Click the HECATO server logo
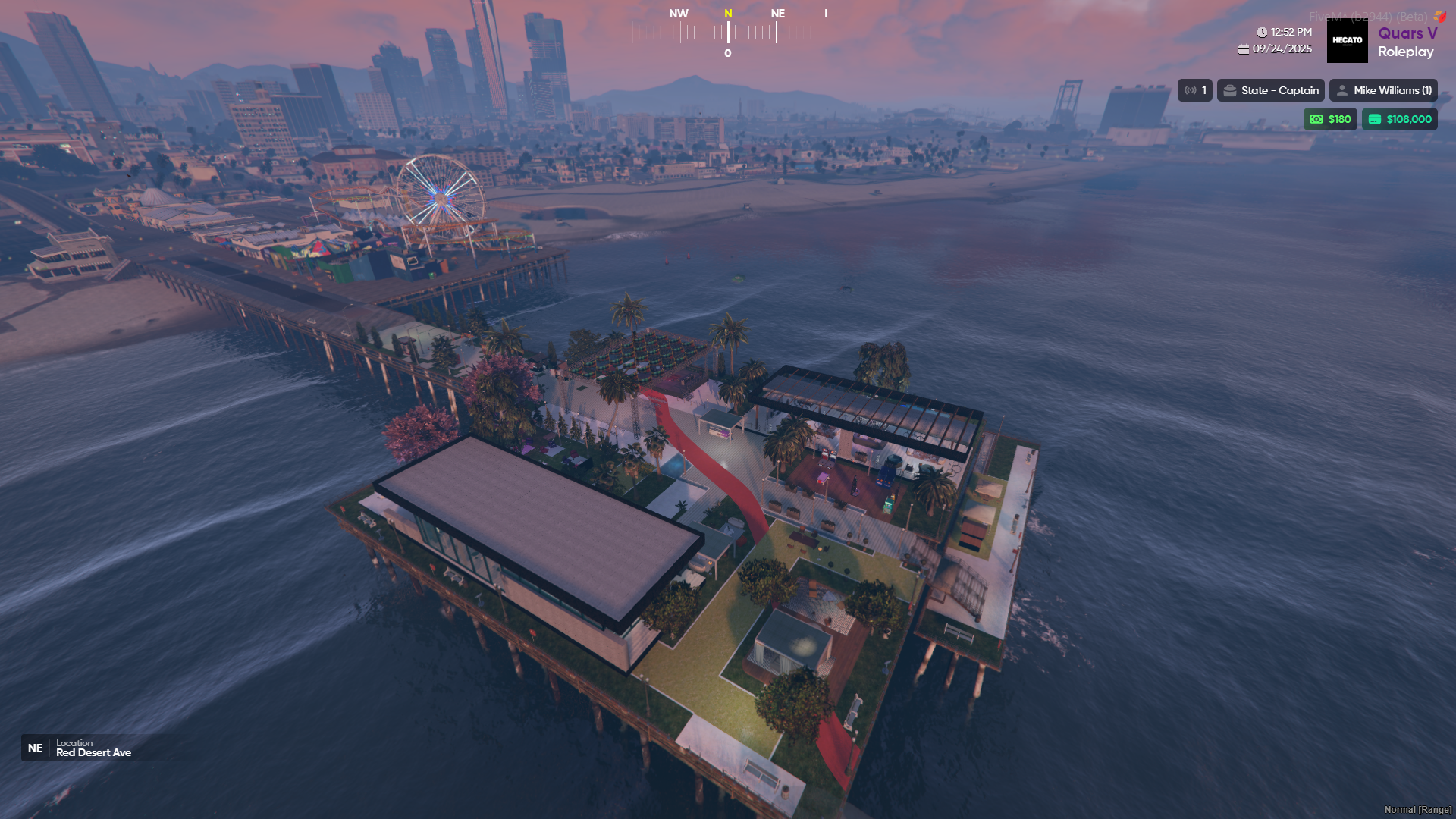Image resolution: width=1456 pixels, height=819 pixels. 1347,41
